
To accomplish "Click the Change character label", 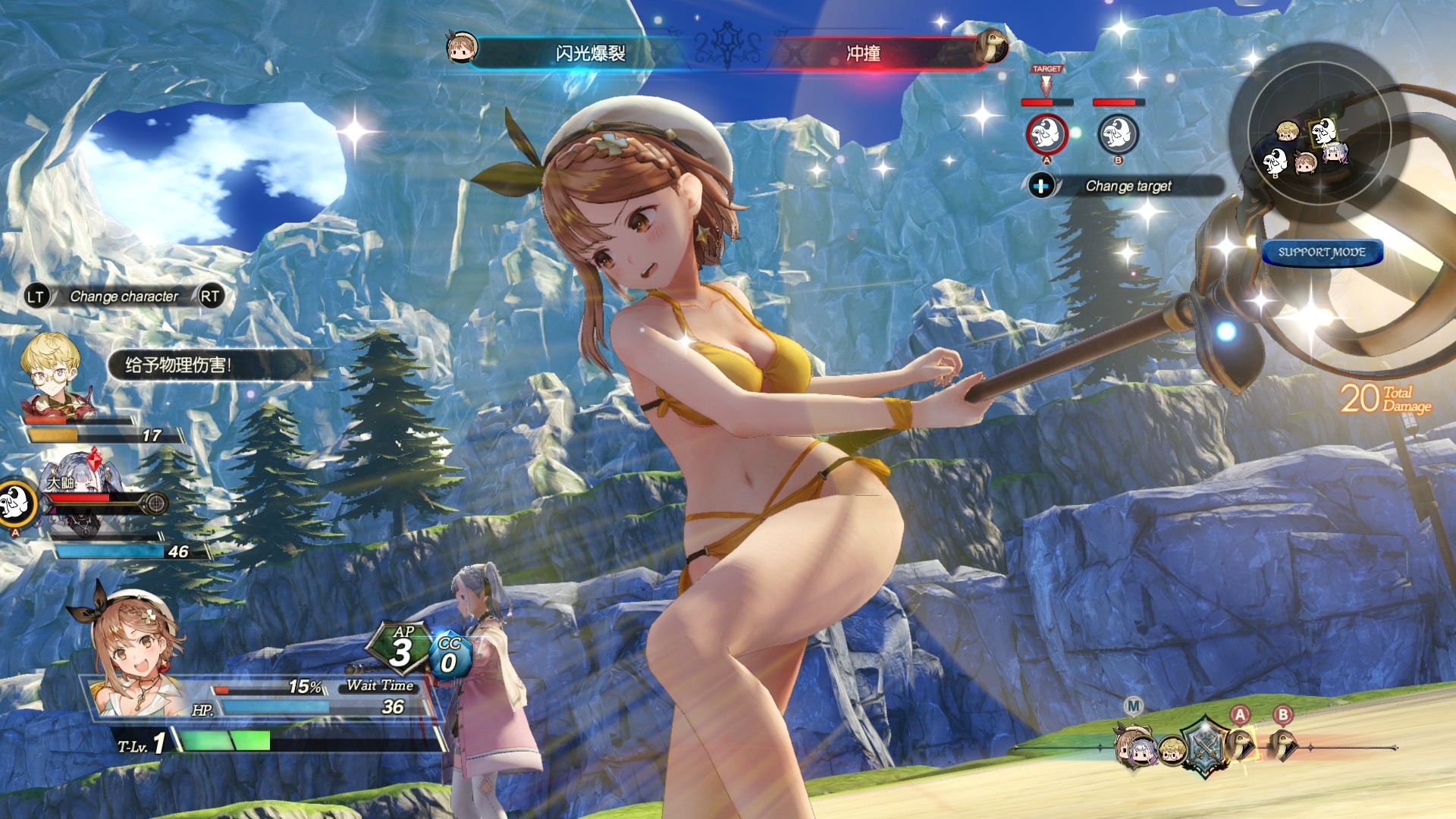I will coord(124,297).
